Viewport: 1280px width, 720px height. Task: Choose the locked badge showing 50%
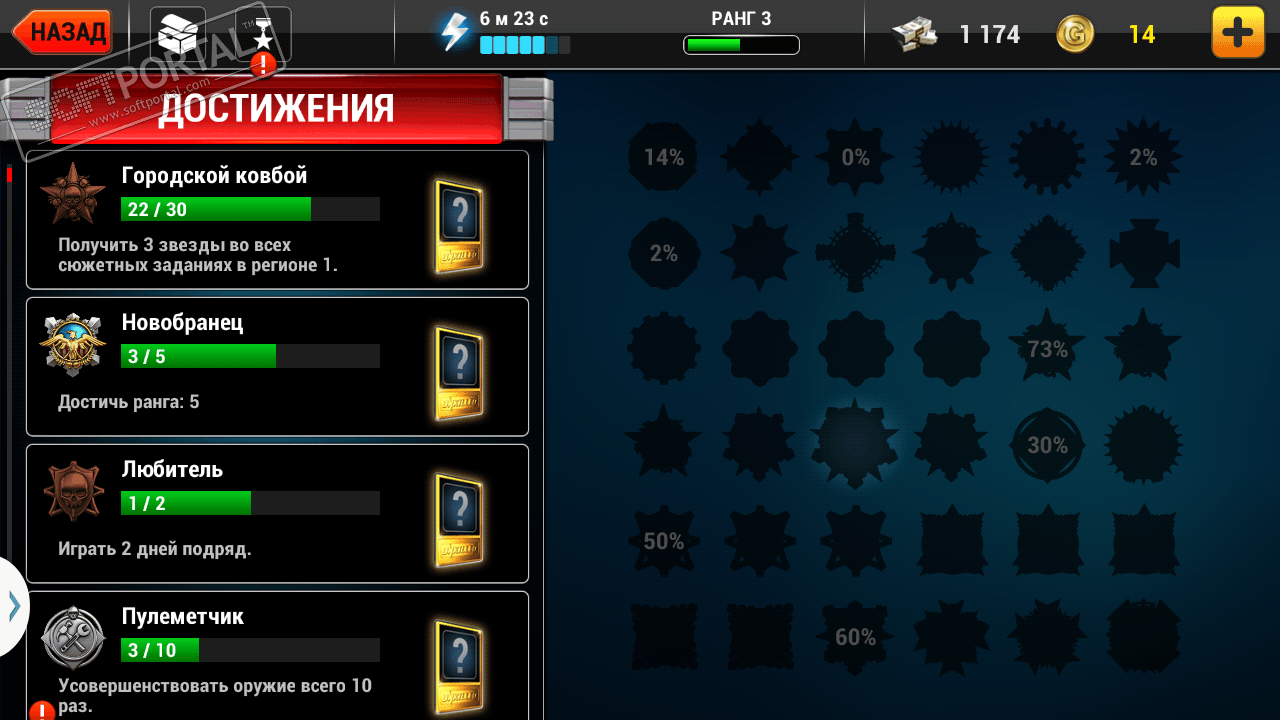[x=663, y=541]
